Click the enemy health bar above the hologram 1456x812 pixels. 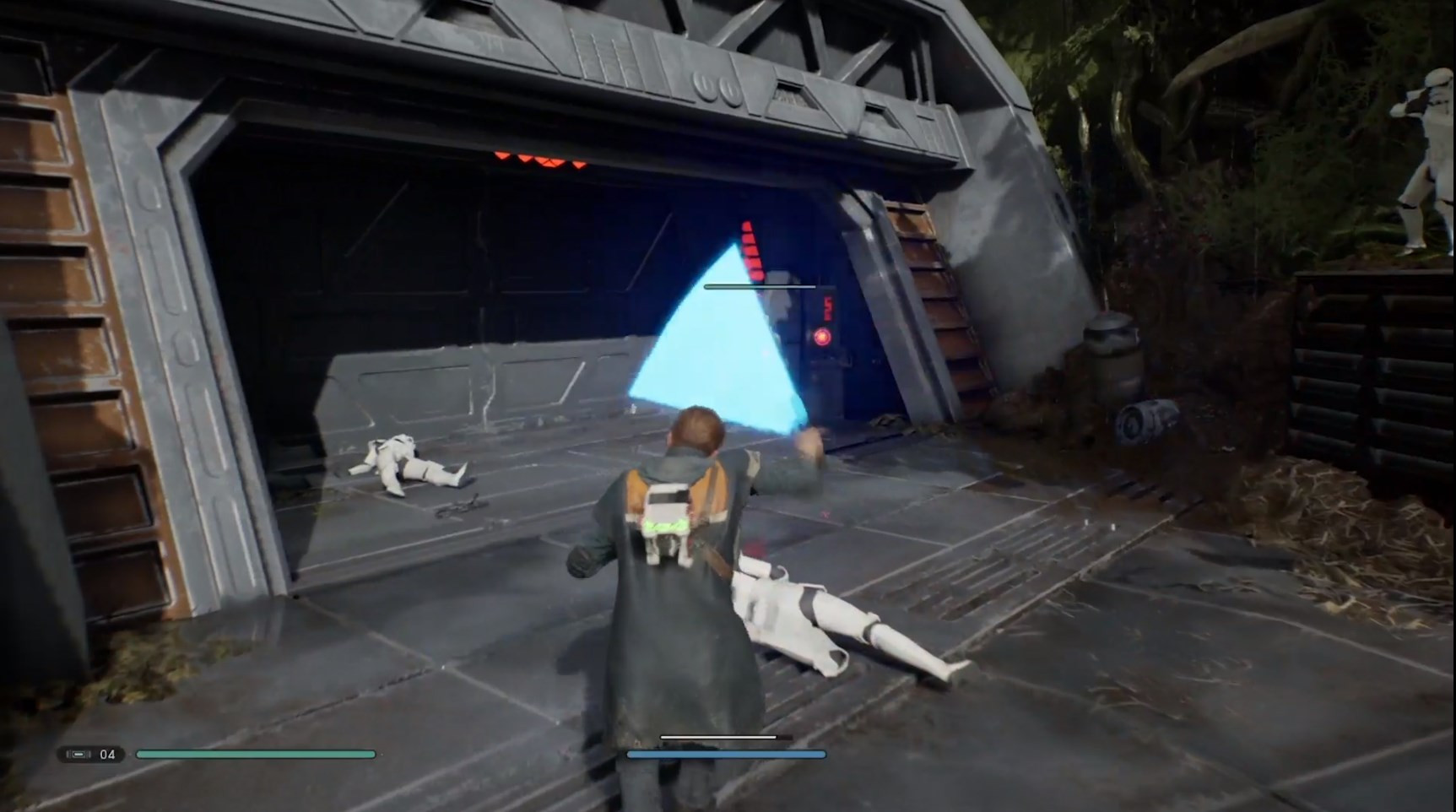[x=760, y=286]
